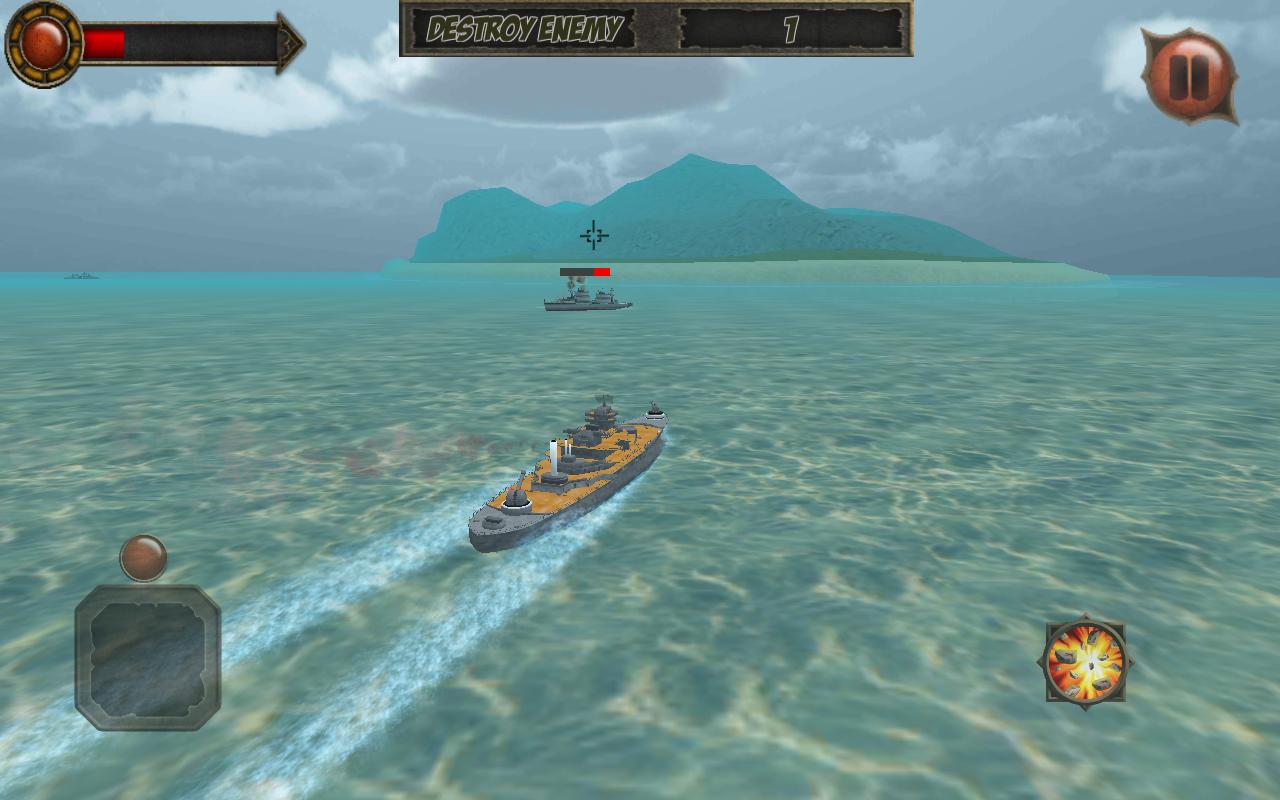Click the stone steering pad base
This screenshot has width=1280, height=800.
point(149,655)
